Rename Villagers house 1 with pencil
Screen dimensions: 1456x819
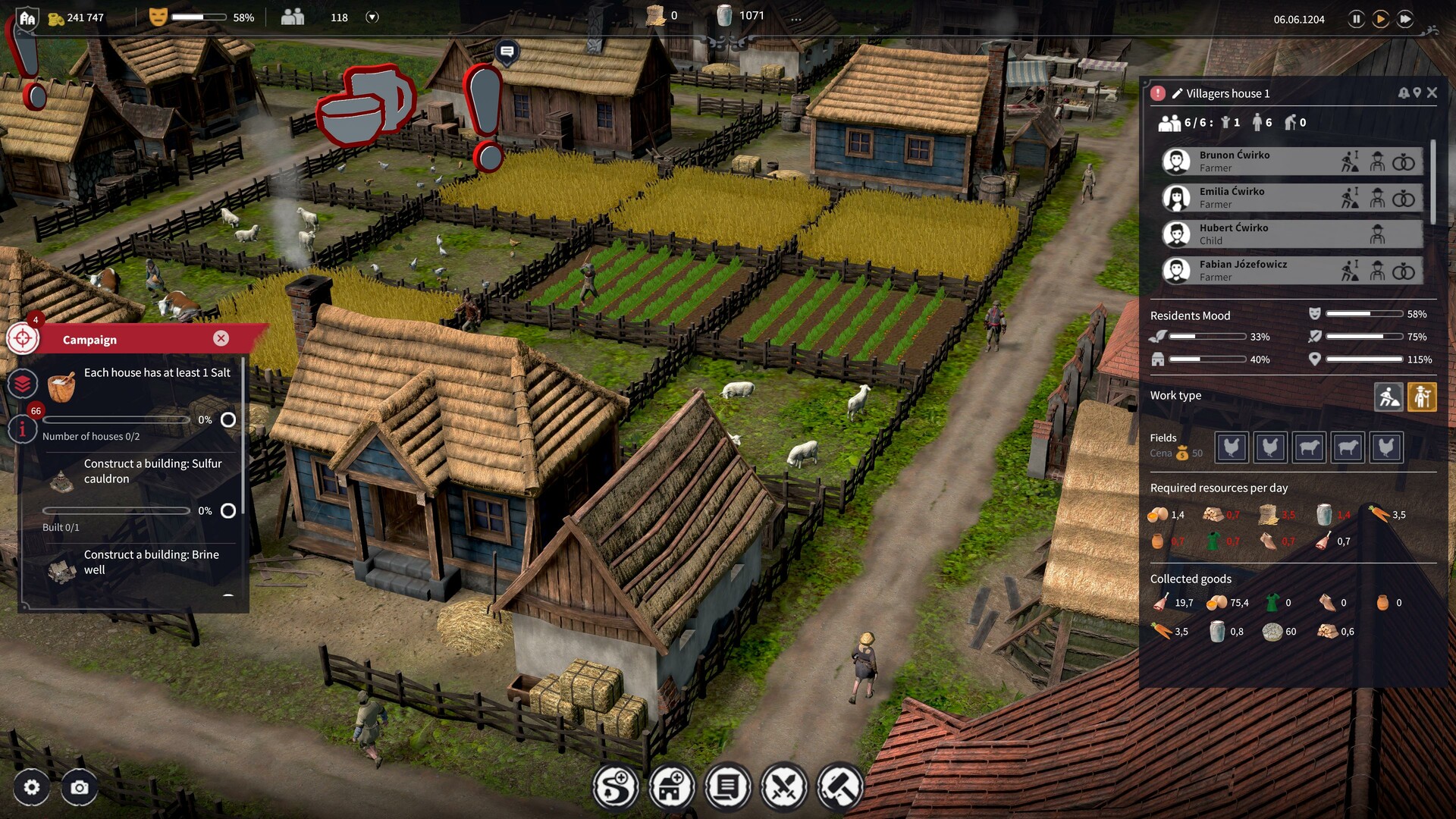[x=1178, y=93]
